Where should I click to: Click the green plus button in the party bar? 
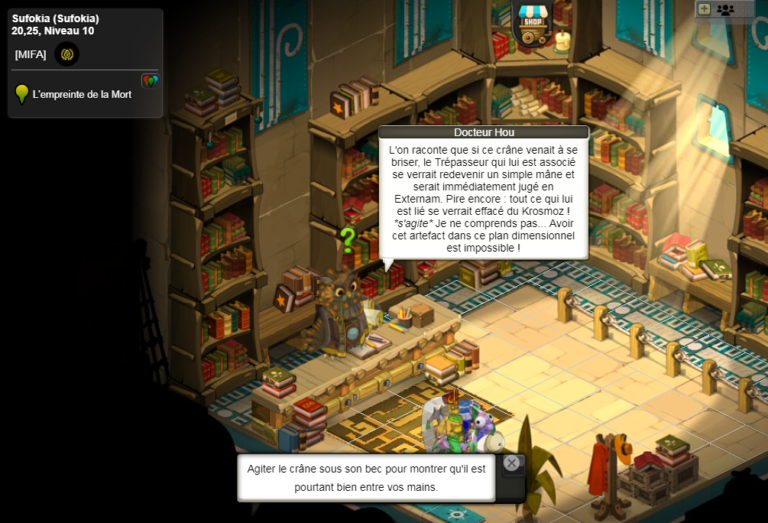click(704, 9)
